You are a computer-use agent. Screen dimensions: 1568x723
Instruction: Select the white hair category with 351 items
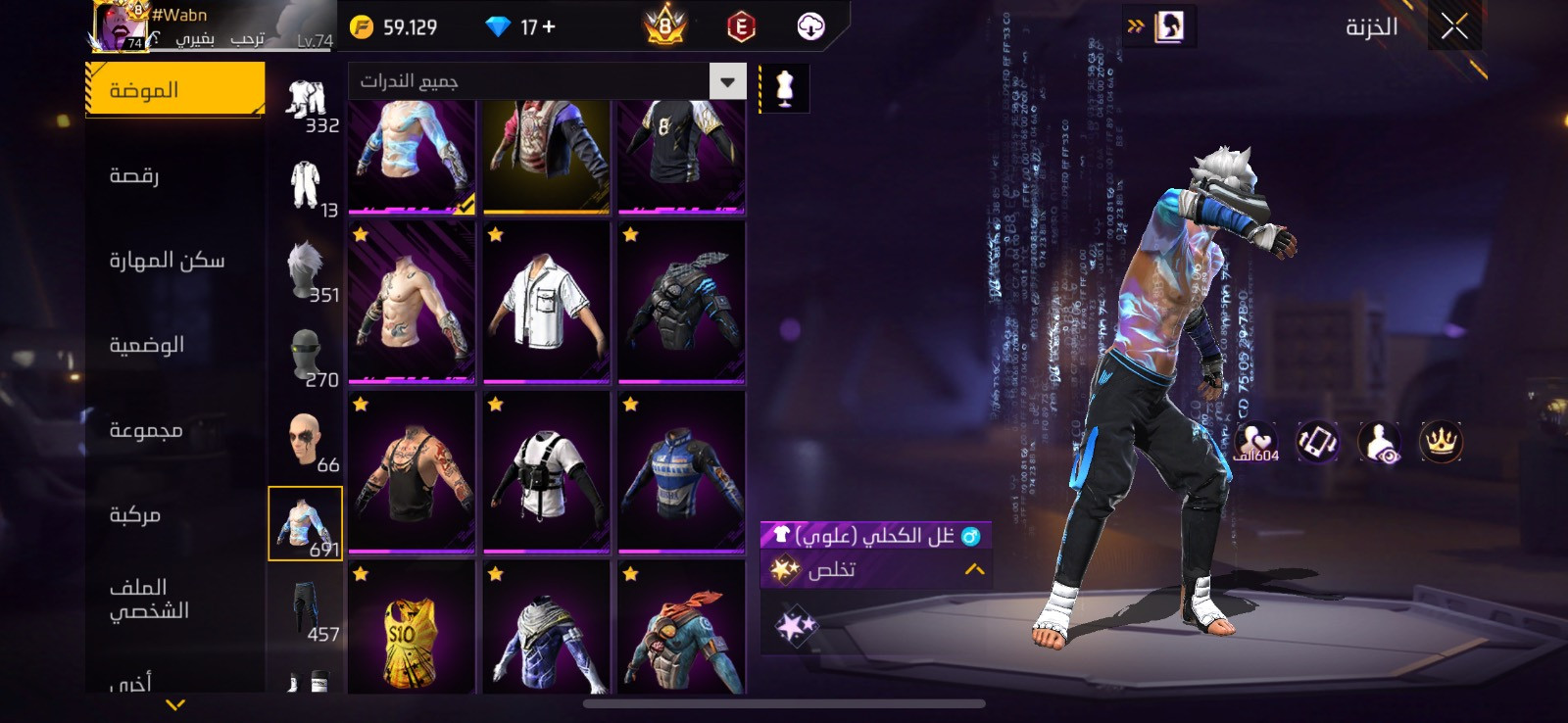307,271
